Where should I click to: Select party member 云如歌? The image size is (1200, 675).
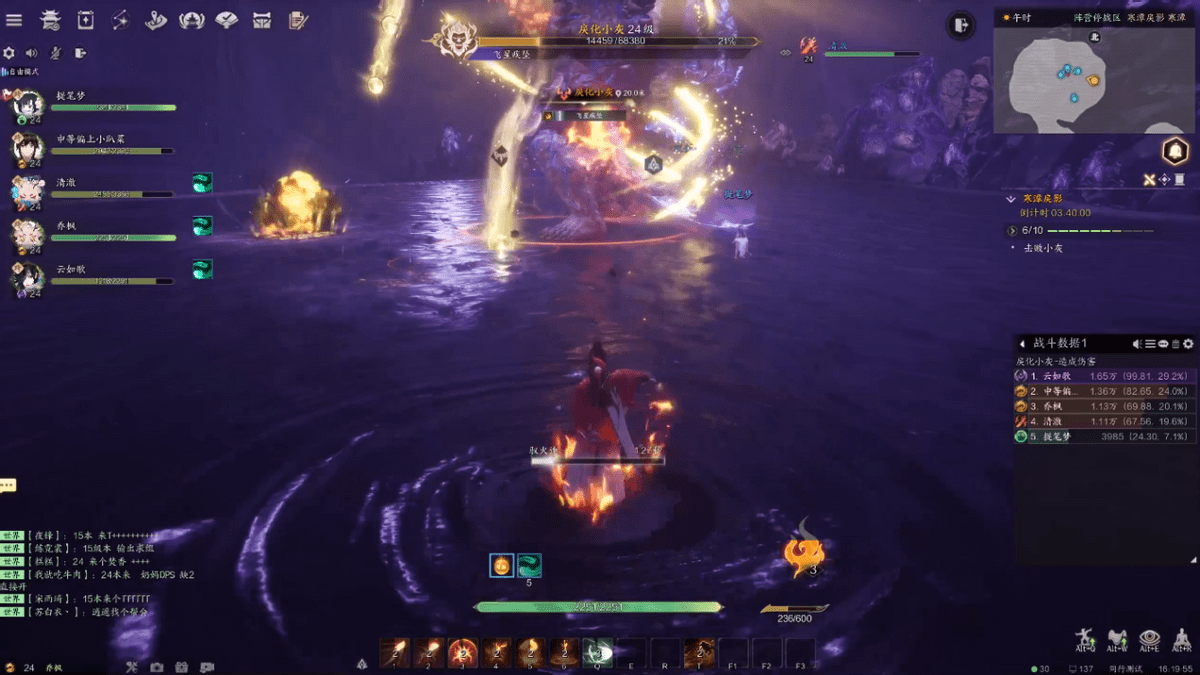(x=28, y=276)
